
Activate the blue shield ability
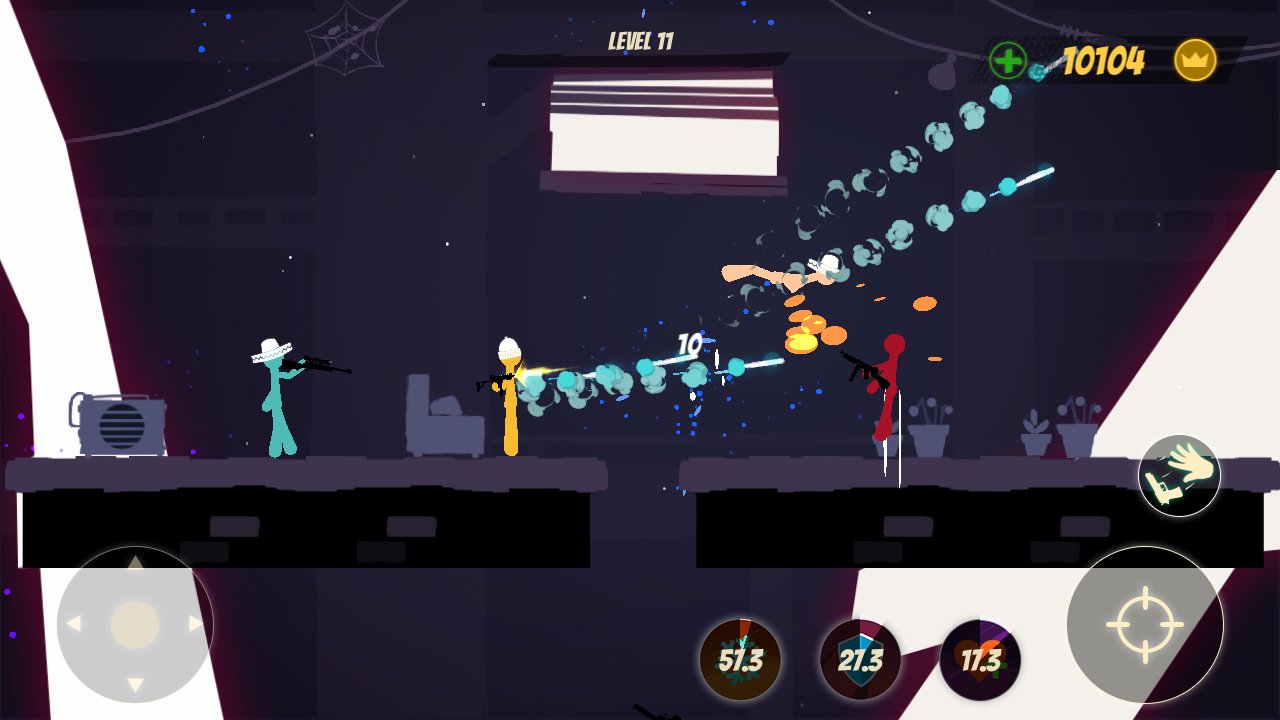click(860, 660)
